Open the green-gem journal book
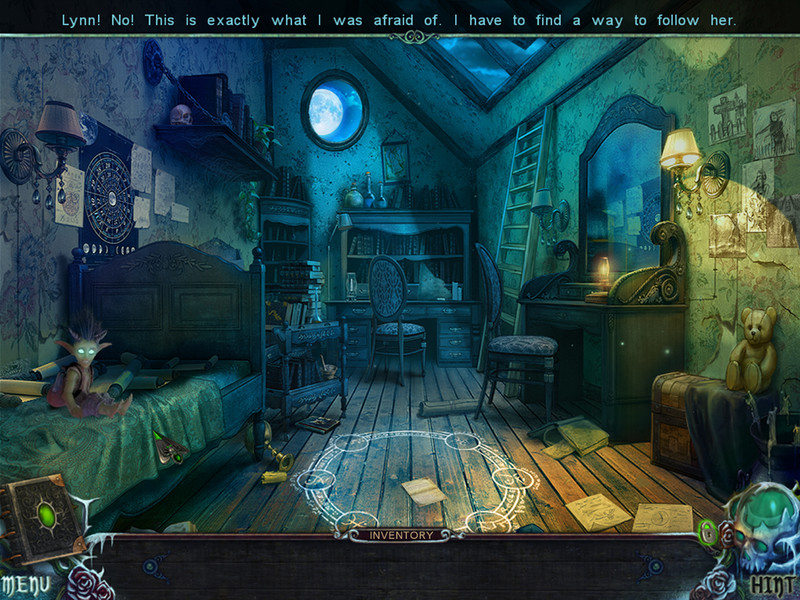 [42, 516]
